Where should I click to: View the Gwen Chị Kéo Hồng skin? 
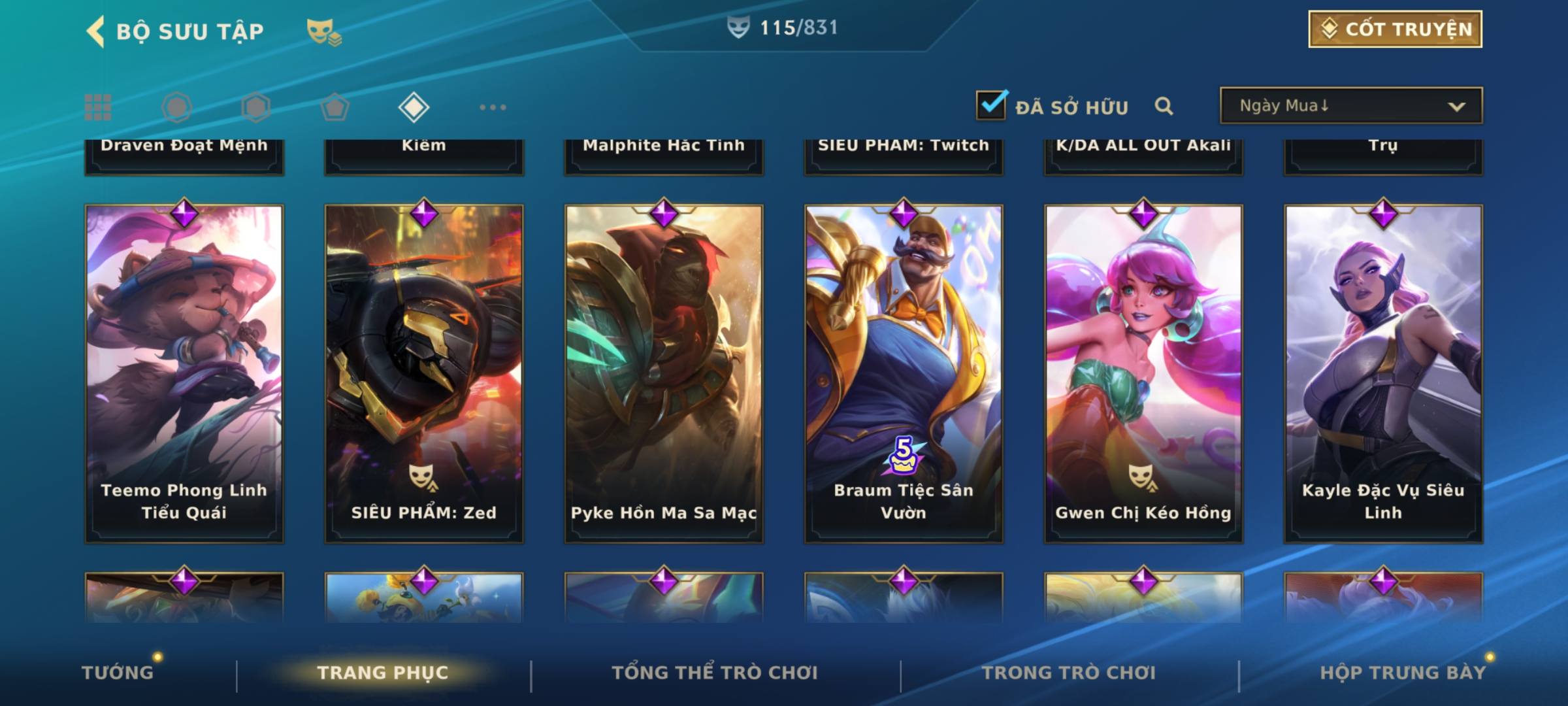[1143, 373]
